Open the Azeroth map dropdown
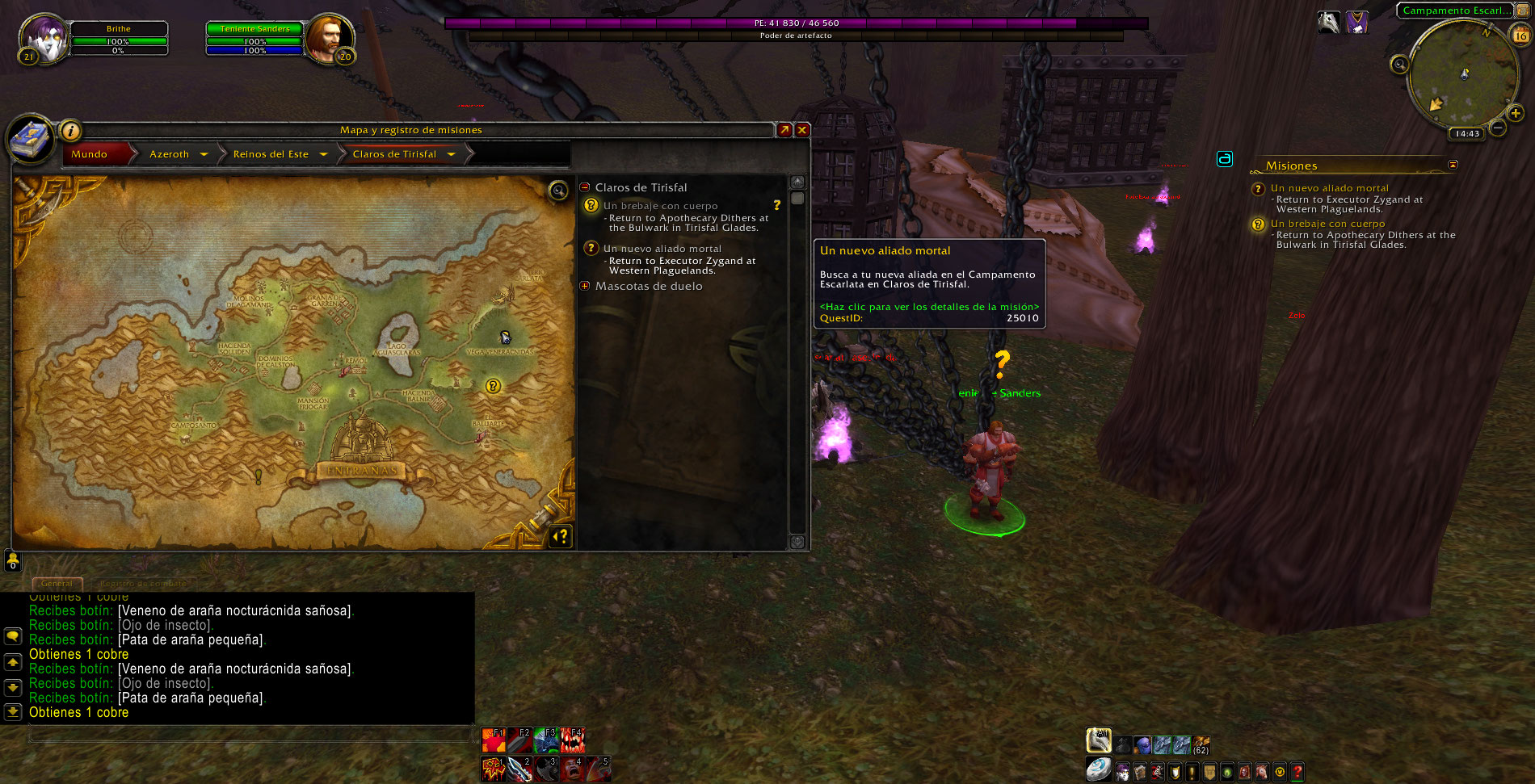The width and height of the screenshot is (1535, 784). tap(204, 154)
